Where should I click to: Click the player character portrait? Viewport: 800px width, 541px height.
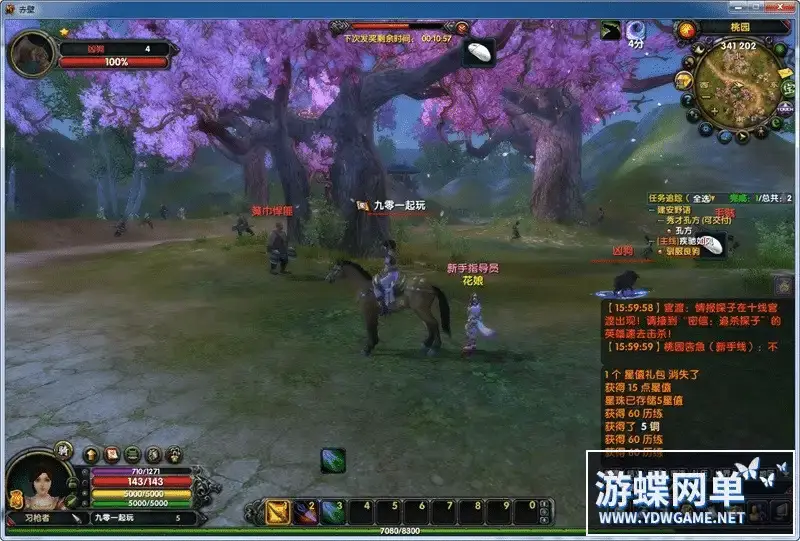[x=38, y=487]
